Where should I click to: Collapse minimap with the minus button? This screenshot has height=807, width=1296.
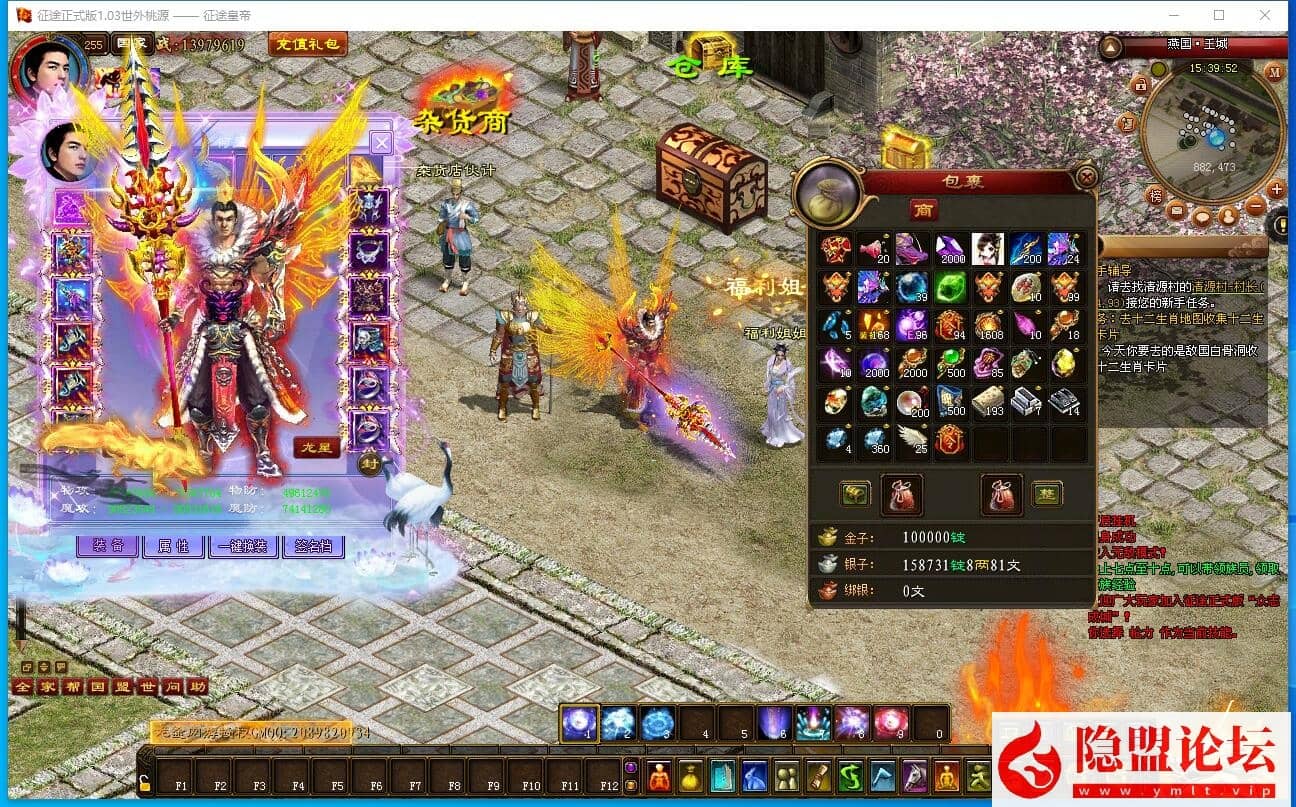tap(1255, 204)
